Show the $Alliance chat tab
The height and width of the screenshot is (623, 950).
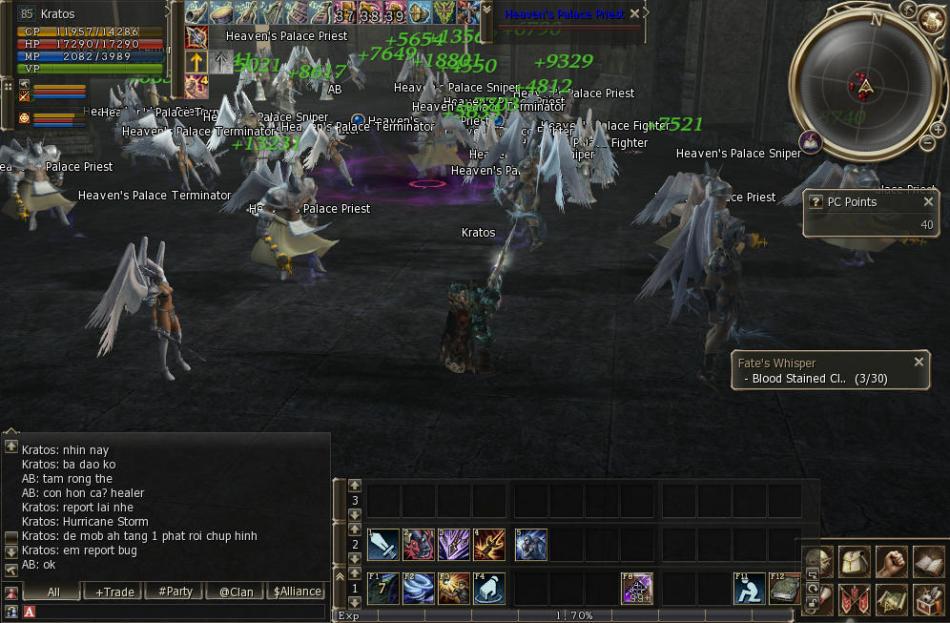pos(298,591)
